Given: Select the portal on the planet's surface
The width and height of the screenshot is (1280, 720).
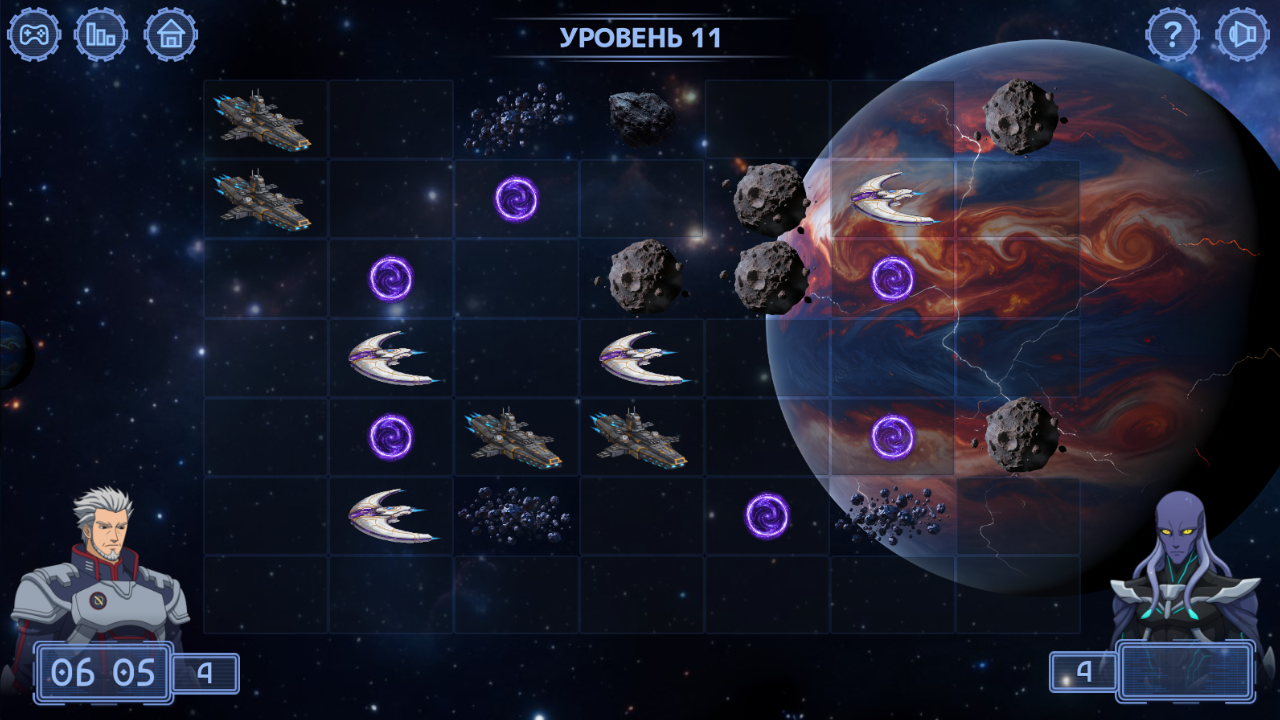Looking at the screenshot, I should click(x=893, y=279).
